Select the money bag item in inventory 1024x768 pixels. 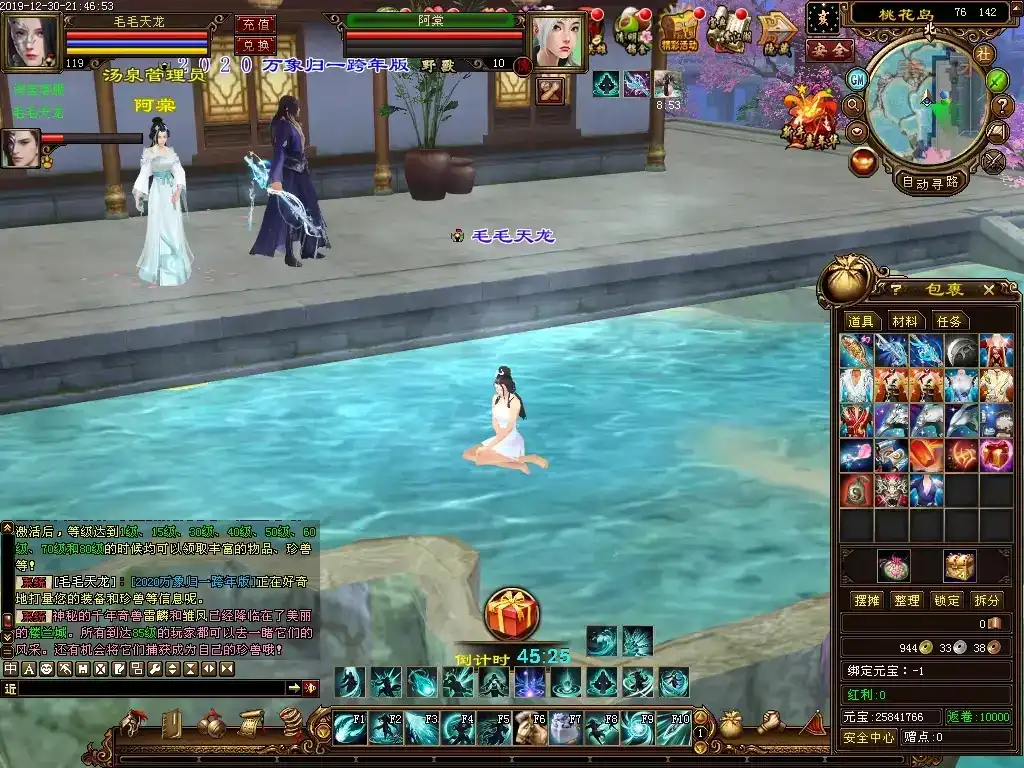[x=856, y=490]
